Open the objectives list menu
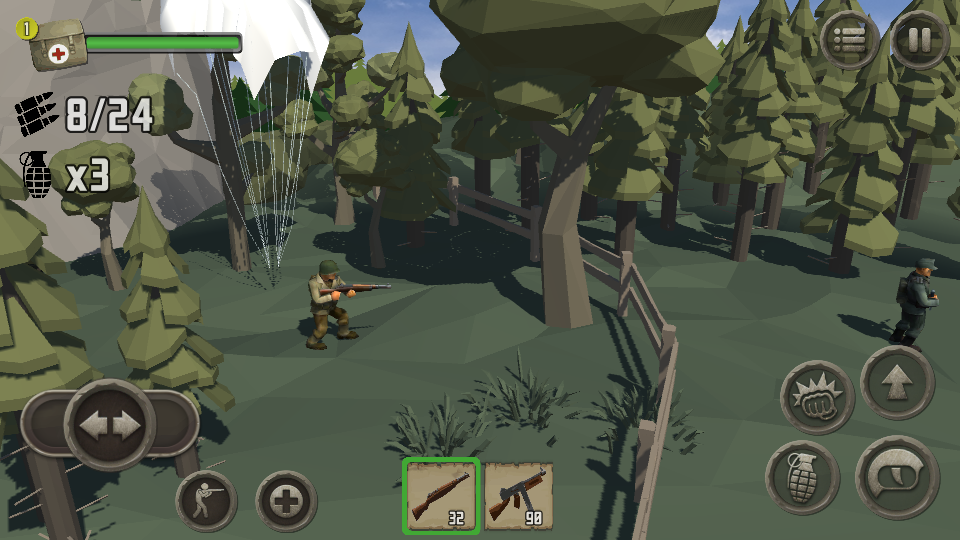Image resolution: width=960 pixels, height=540 pixels. tap(850, 40)
